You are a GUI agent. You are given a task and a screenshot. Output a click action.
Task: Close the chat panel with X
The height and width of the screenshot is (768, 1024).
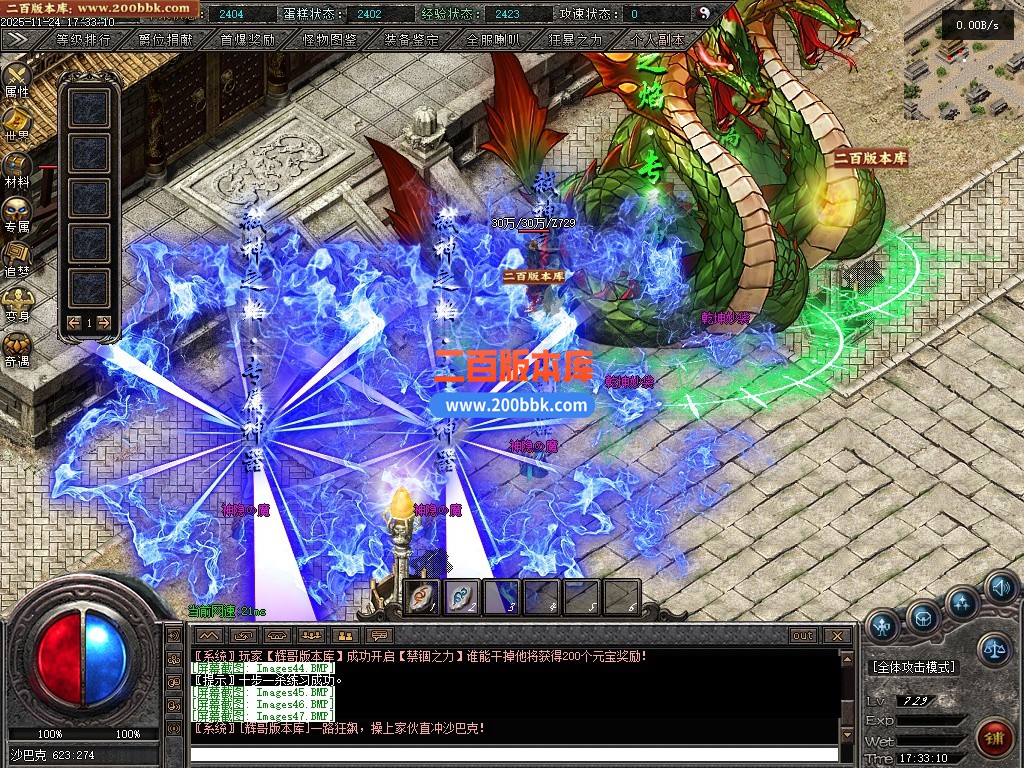tap(838, 635)
